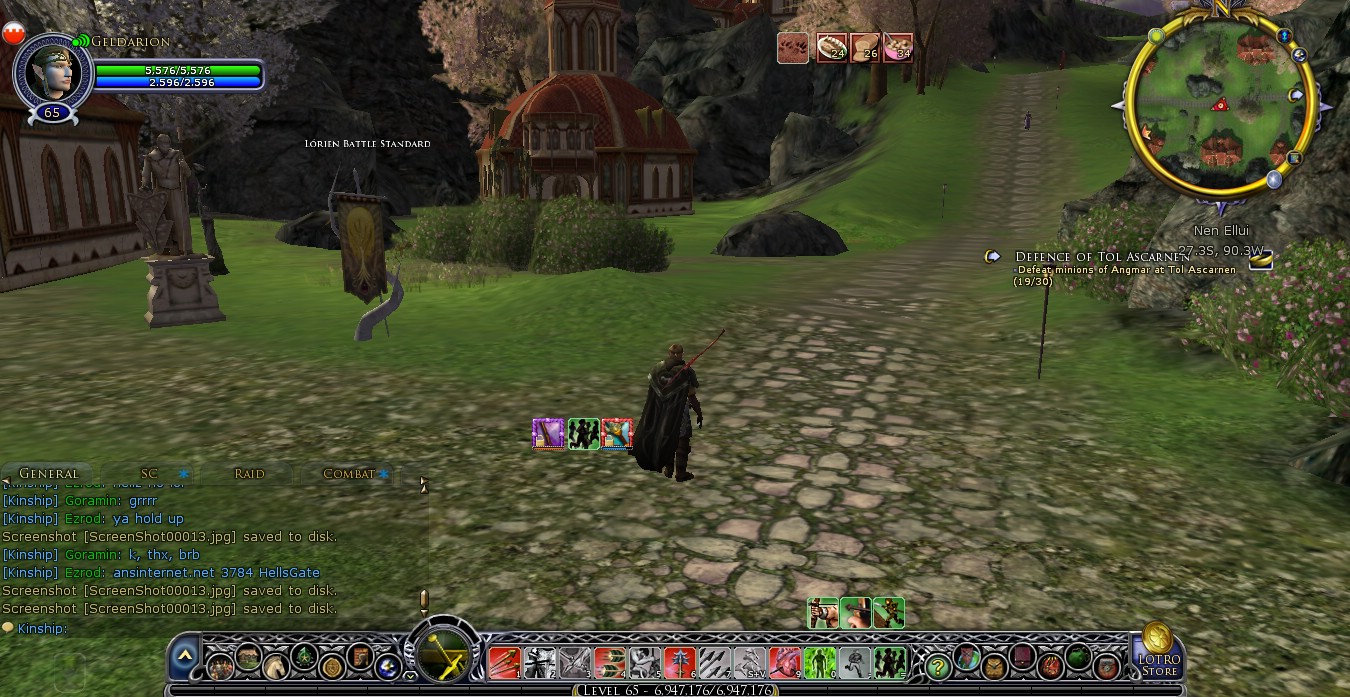Open the brown backpack bag icon
This screenshot has width=1350, height=697.
994,665
